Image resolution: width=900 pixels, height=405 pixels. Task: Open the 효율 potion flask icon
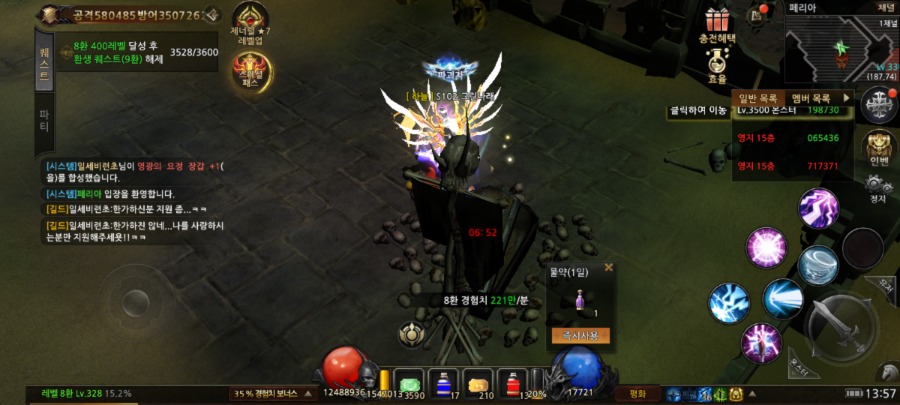coord(716,64)
